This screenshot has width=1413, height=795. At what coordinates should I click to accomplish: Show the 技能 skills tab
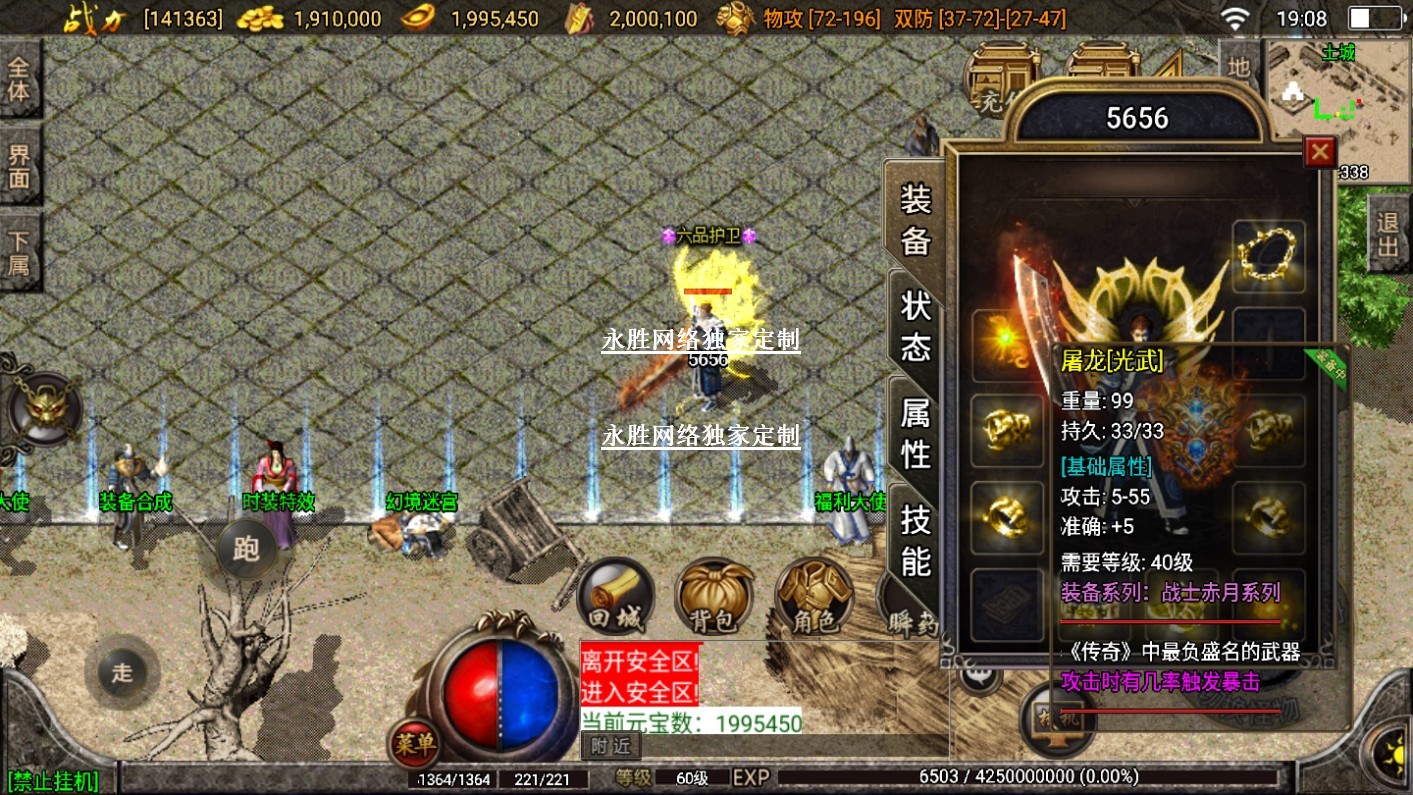click(915, 541)
